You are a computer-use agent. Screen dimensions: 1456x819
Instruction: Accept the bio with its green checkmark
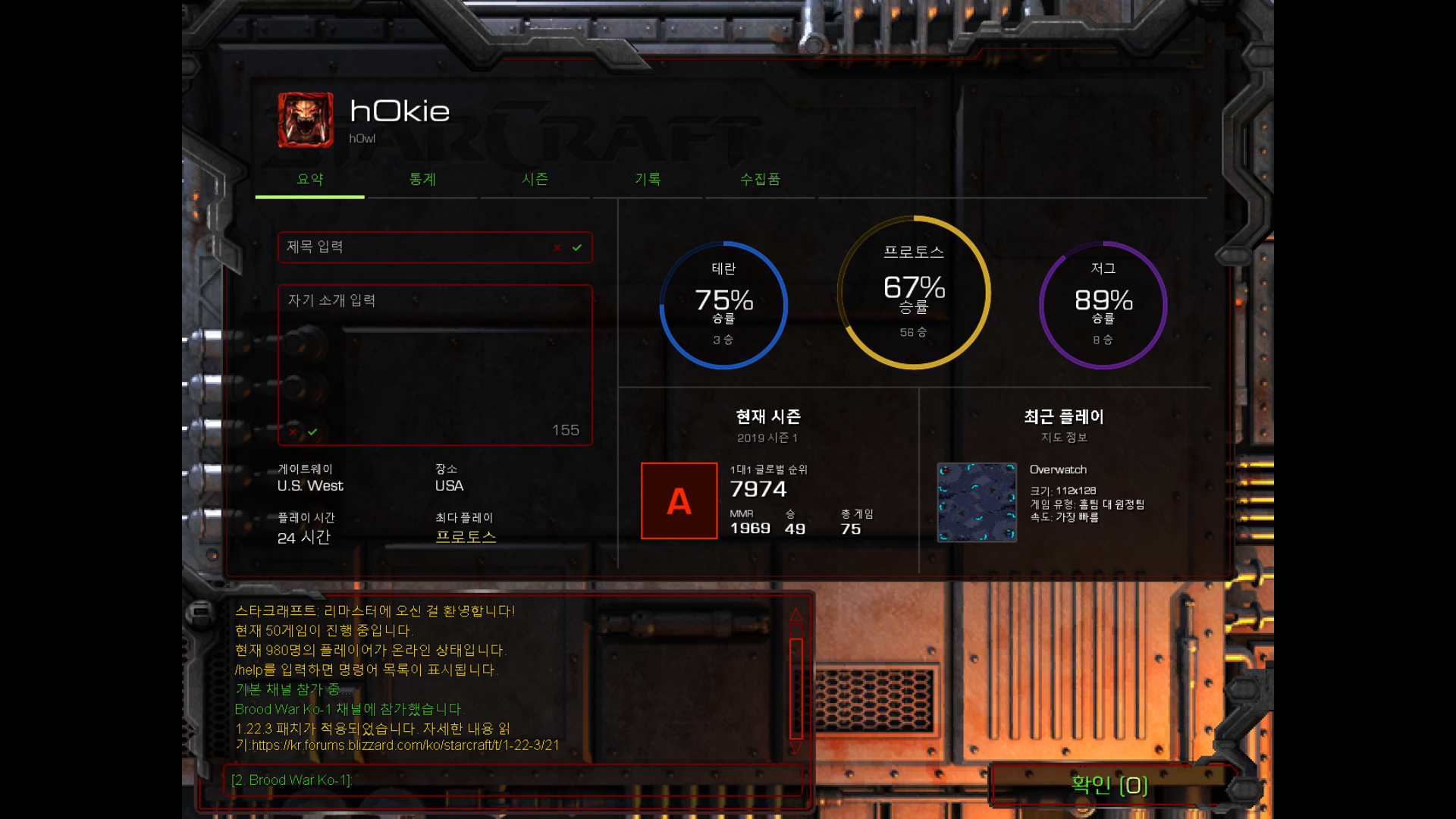(x=312, y=431)
